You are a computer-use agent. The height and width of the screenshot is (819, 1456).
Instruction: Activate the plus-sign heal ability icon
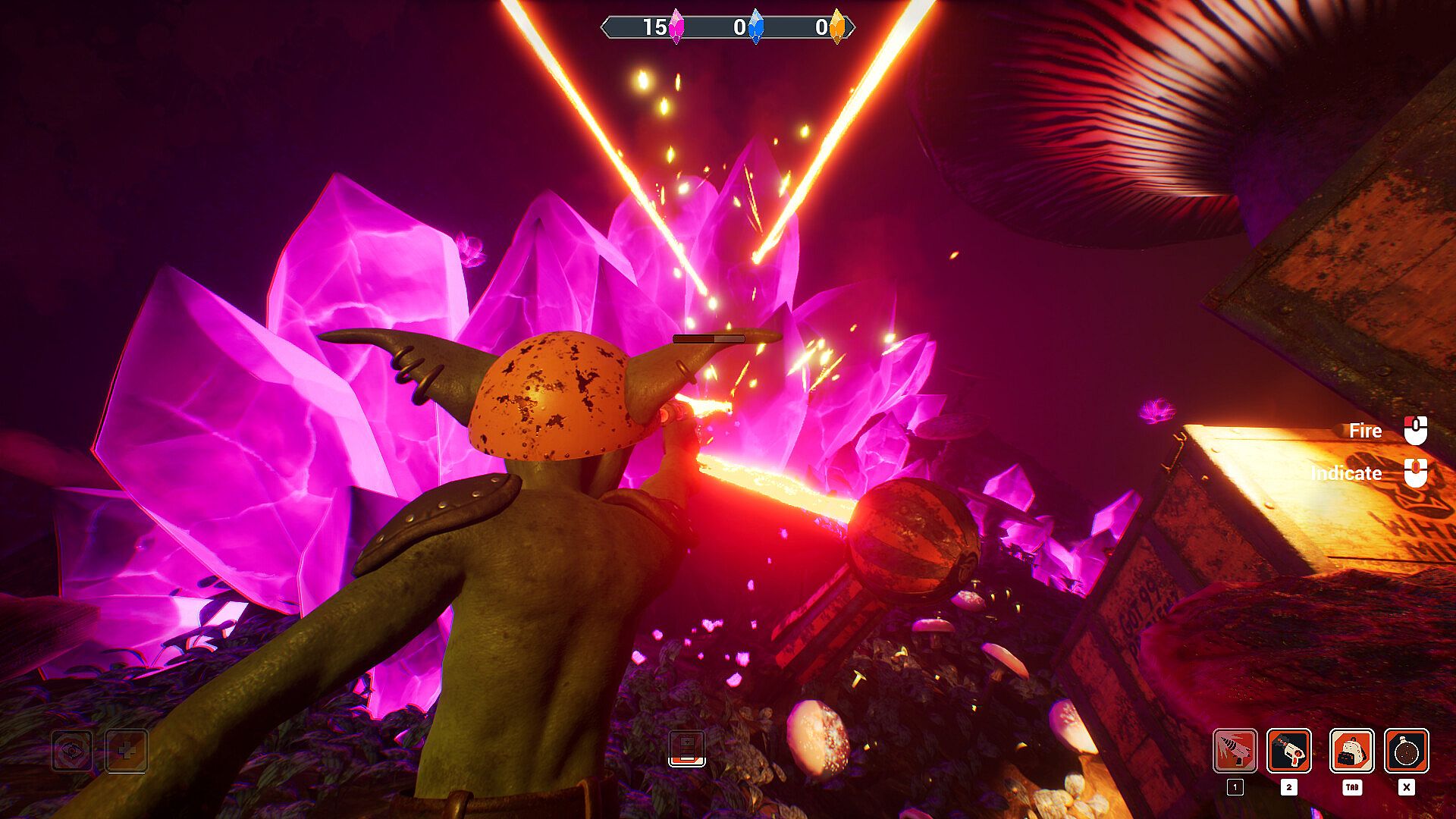126,751
